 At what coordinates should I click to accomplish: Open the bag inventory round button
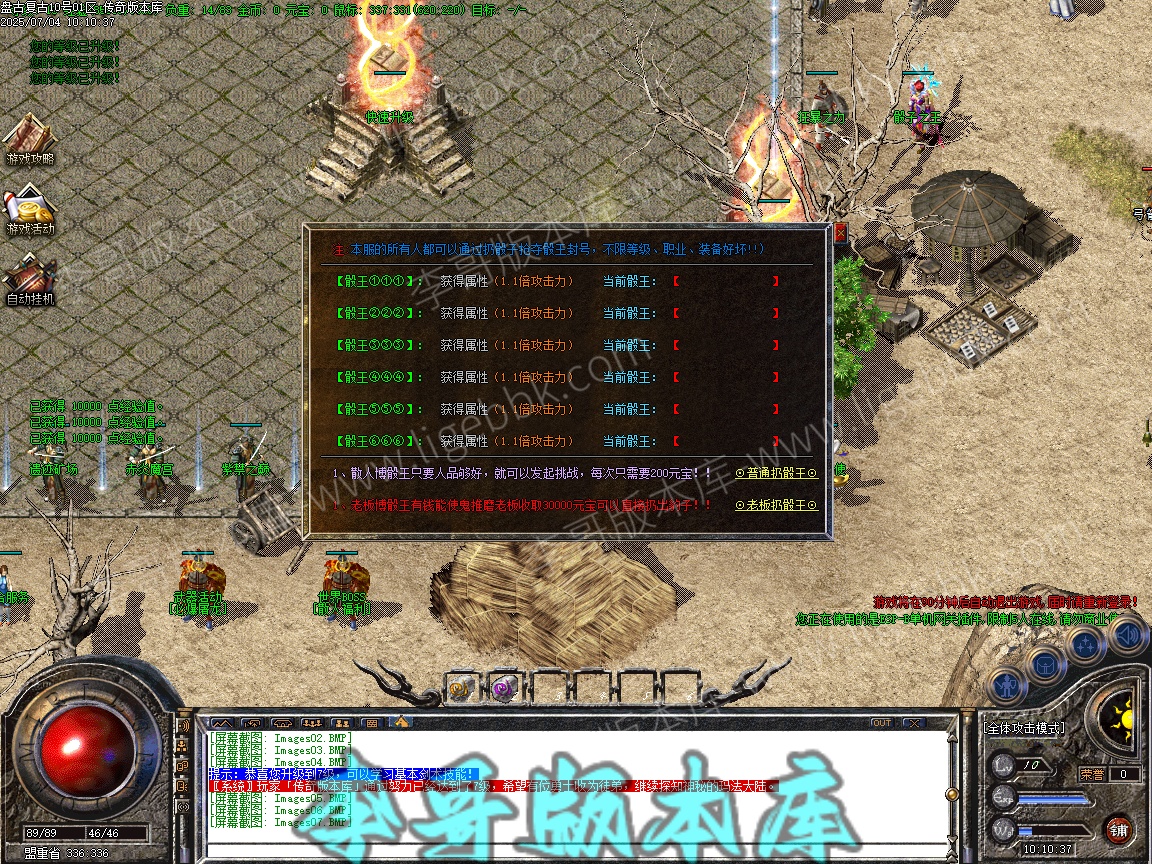click(1044, 662)
